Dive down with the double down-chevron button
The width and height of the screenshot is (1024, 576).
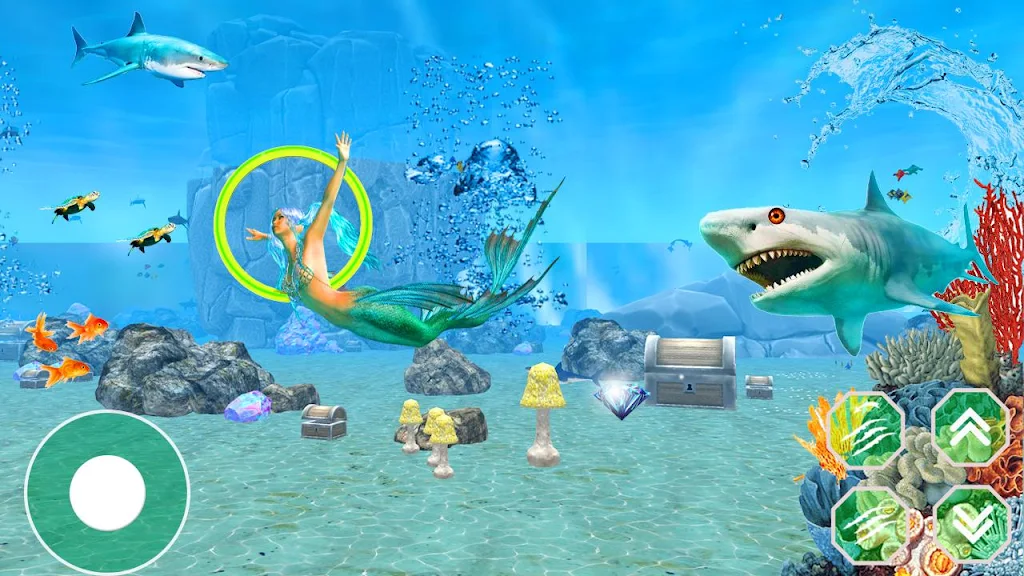pos(969,521)
